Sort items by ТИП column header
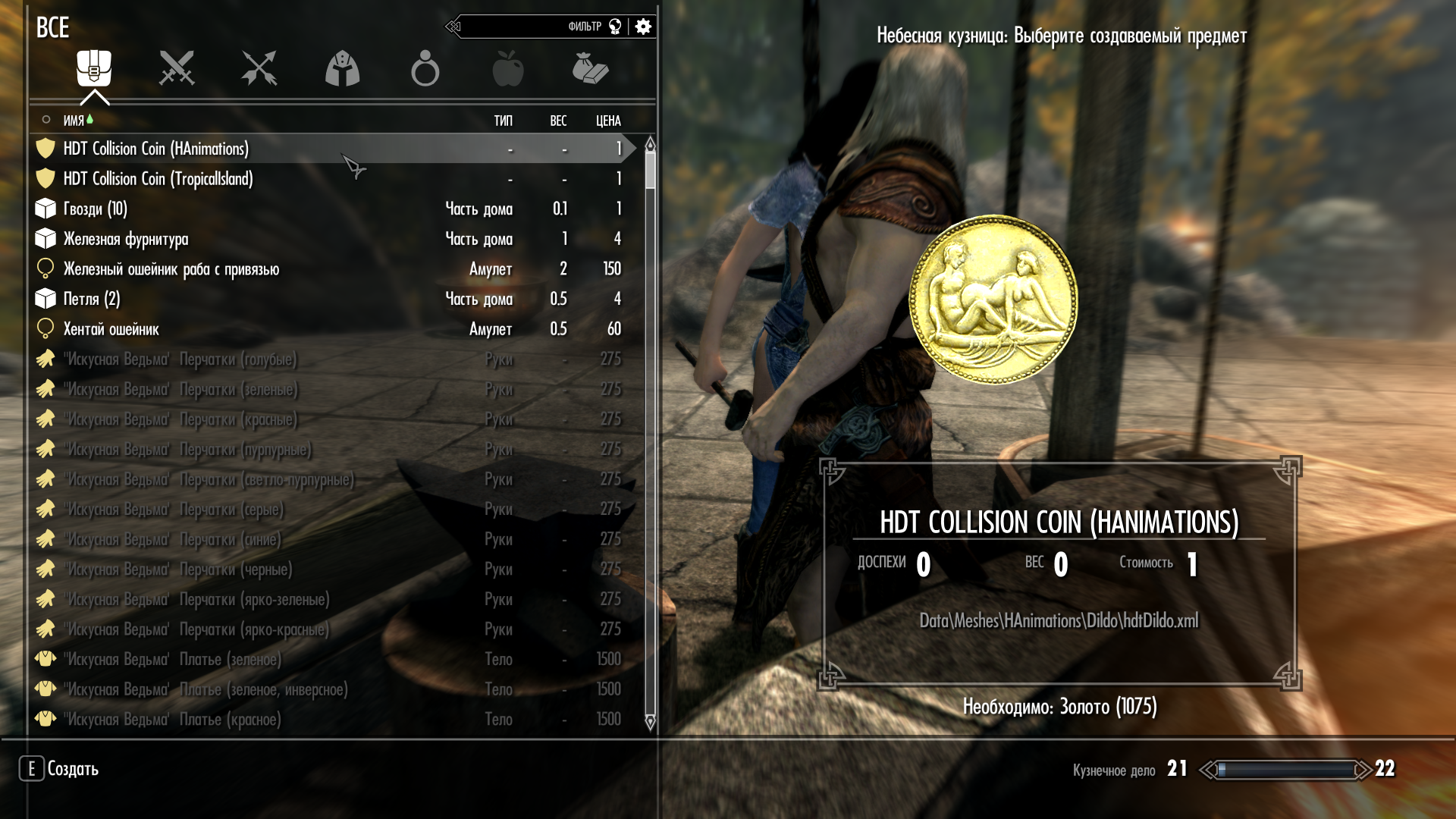The width and height of the screenshot is (1456, 819). point(503,121)
